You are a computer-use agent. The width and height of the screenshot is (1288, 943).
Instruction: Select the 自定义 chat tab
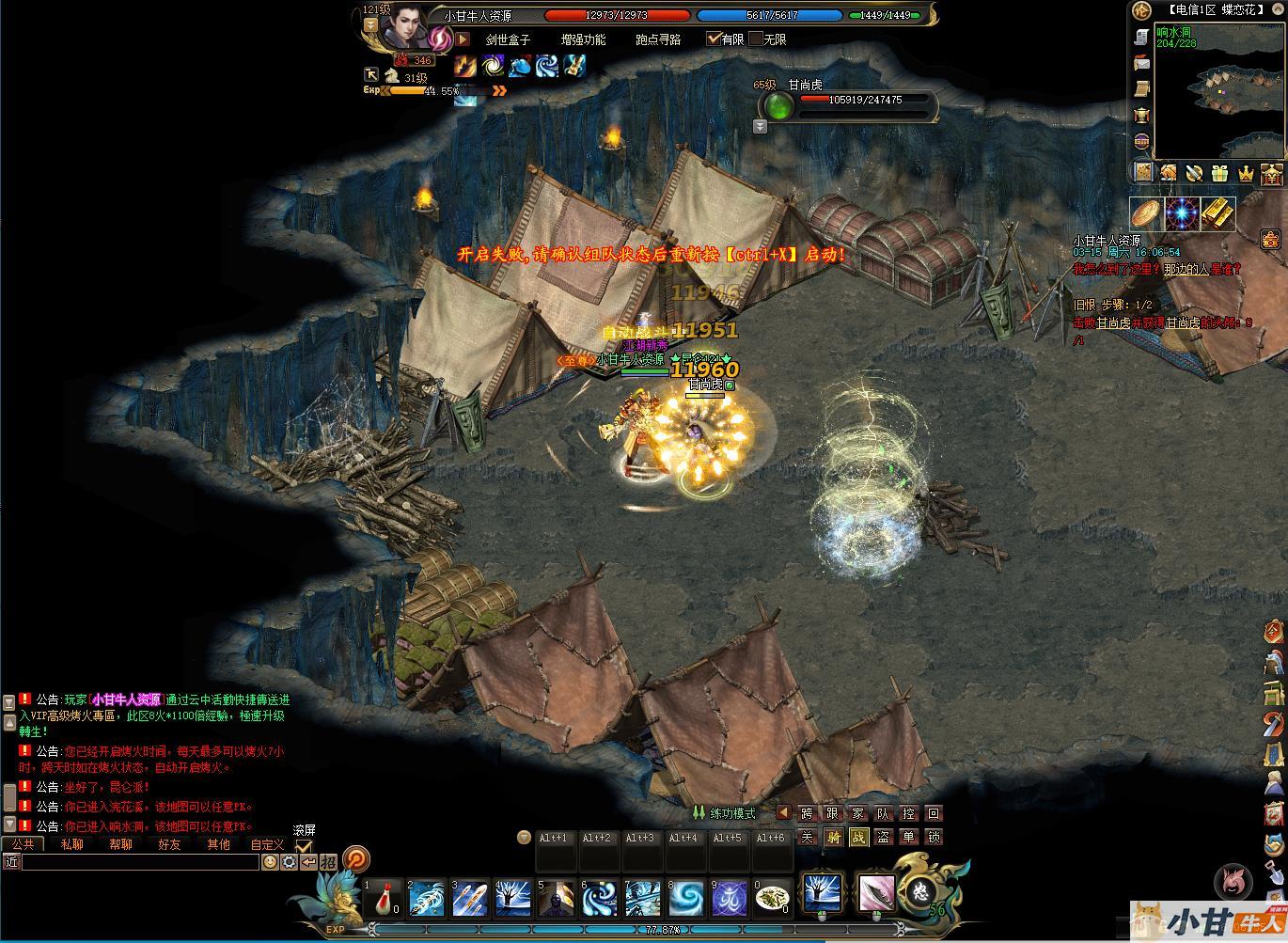[x=267, y=844]
